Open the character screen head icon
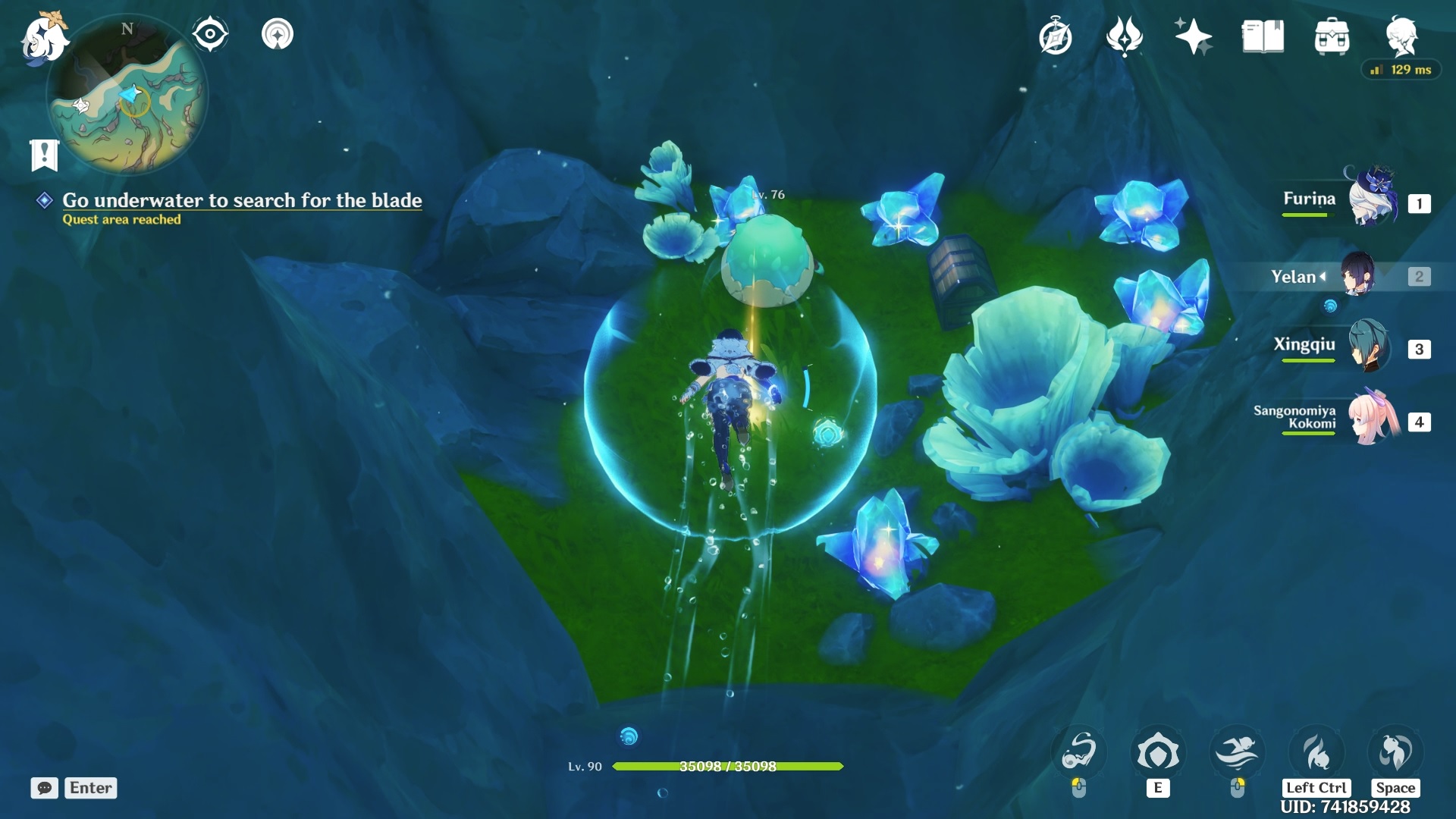This screenshot has height=819, width=1456. tap(1401, 36)
